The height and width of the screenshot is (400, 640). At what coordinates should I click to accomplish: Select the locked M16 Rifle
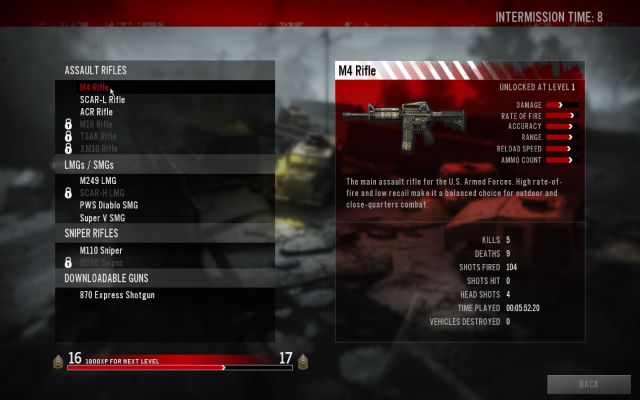click(x=98, y=124)
